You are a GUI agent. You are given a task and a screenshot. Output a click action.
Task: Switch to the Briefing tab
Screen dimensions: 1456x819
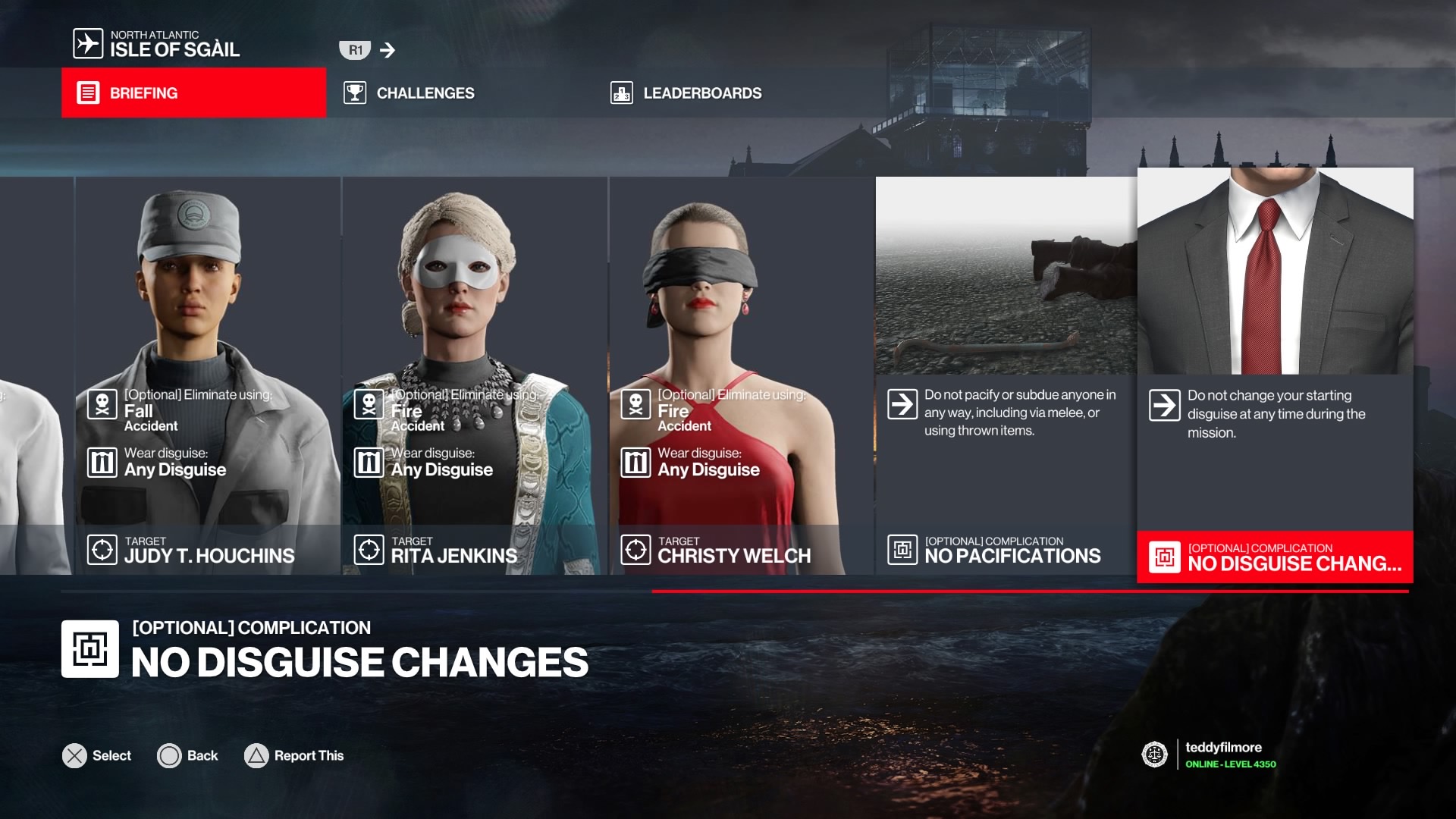[x=193, y=93]
